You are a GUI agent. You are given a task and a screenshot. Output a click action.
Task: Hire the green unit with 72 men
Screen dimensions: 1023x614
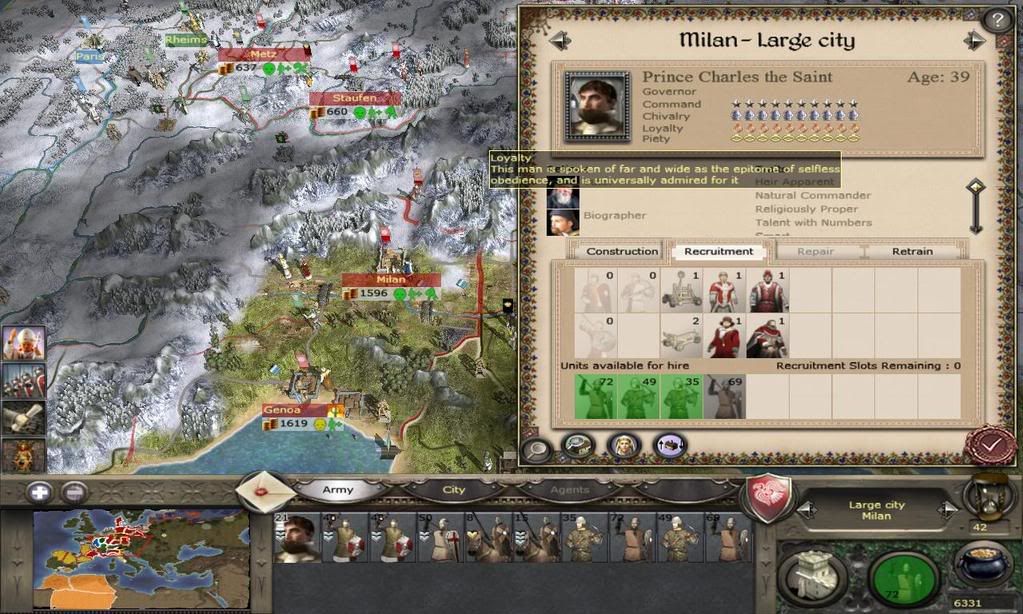(x=596, y=397)
